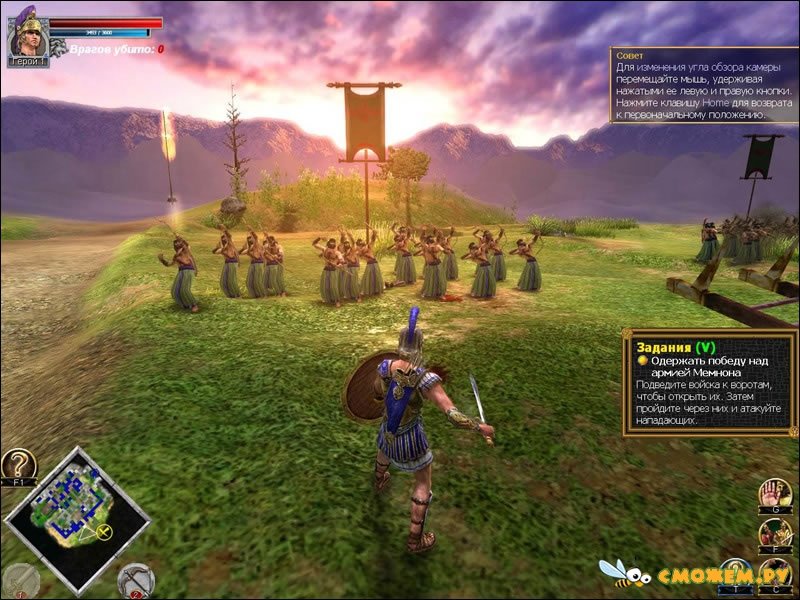Screen dimensions: 800x600
Task: Use the round ability icon labeled C
Action: [x=774, y=575]
